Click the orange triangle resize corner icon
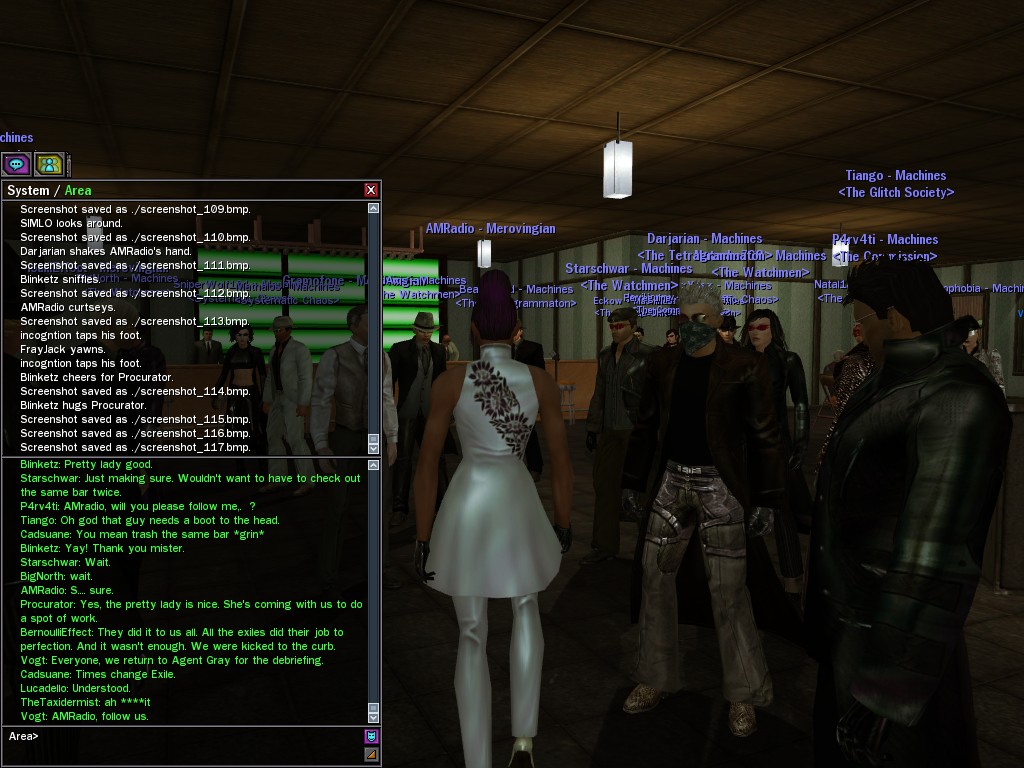 [x=372, y=754]
